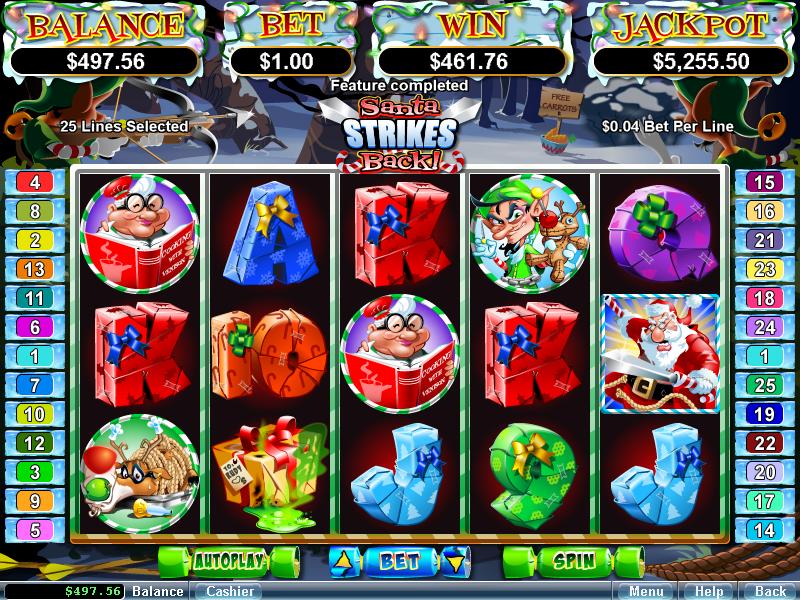Open the Help page
This screenshot has height=600, width=800.
coord(709,591)
